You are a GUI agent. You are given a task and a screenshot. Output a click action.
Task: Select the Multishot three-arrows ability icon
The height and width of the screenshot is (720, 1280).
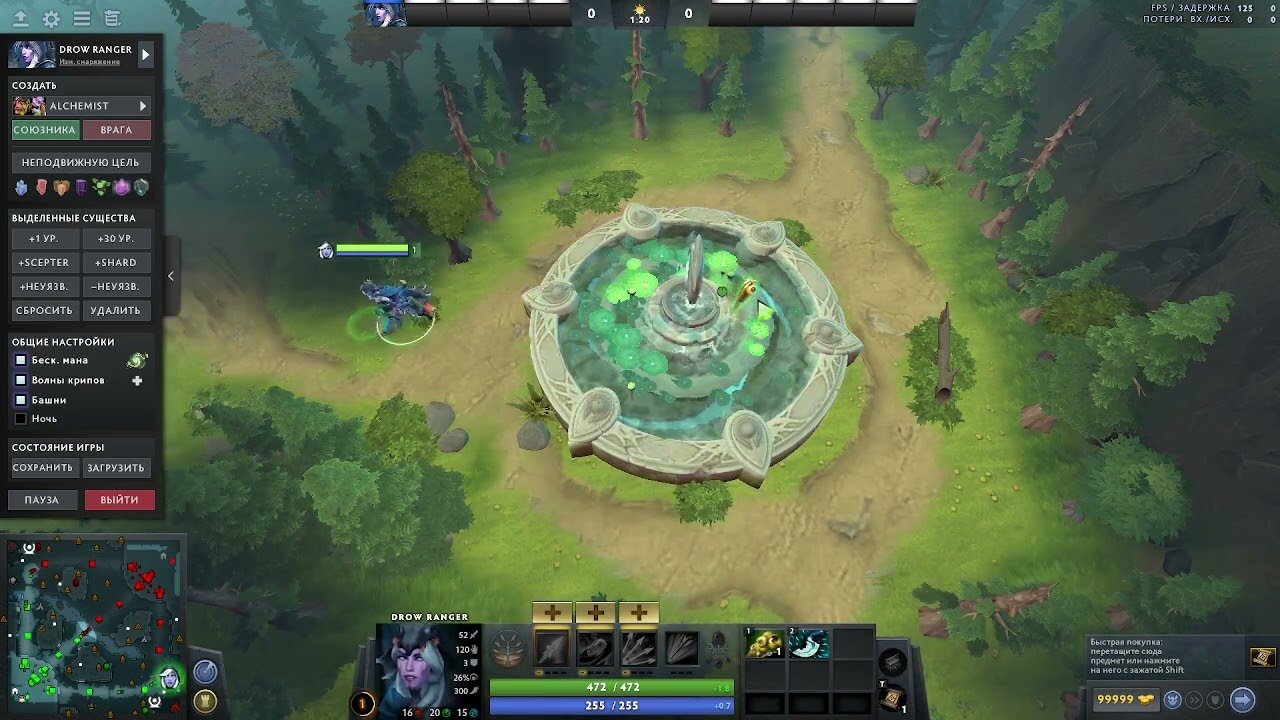pyautogui.click(x=638, y=649)
